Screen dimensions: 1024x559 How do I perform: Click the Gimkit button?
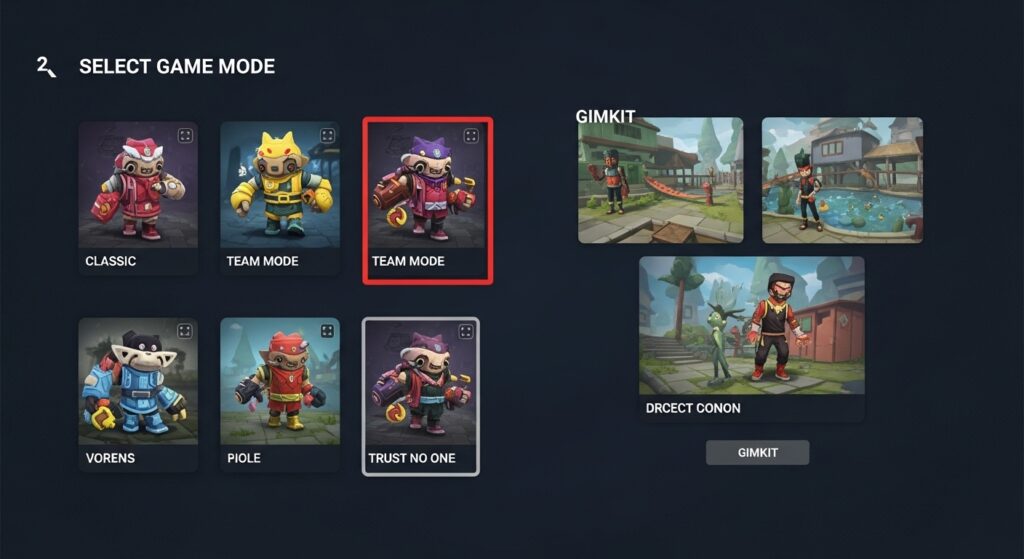pyautogui.click(x=757, y=453)
